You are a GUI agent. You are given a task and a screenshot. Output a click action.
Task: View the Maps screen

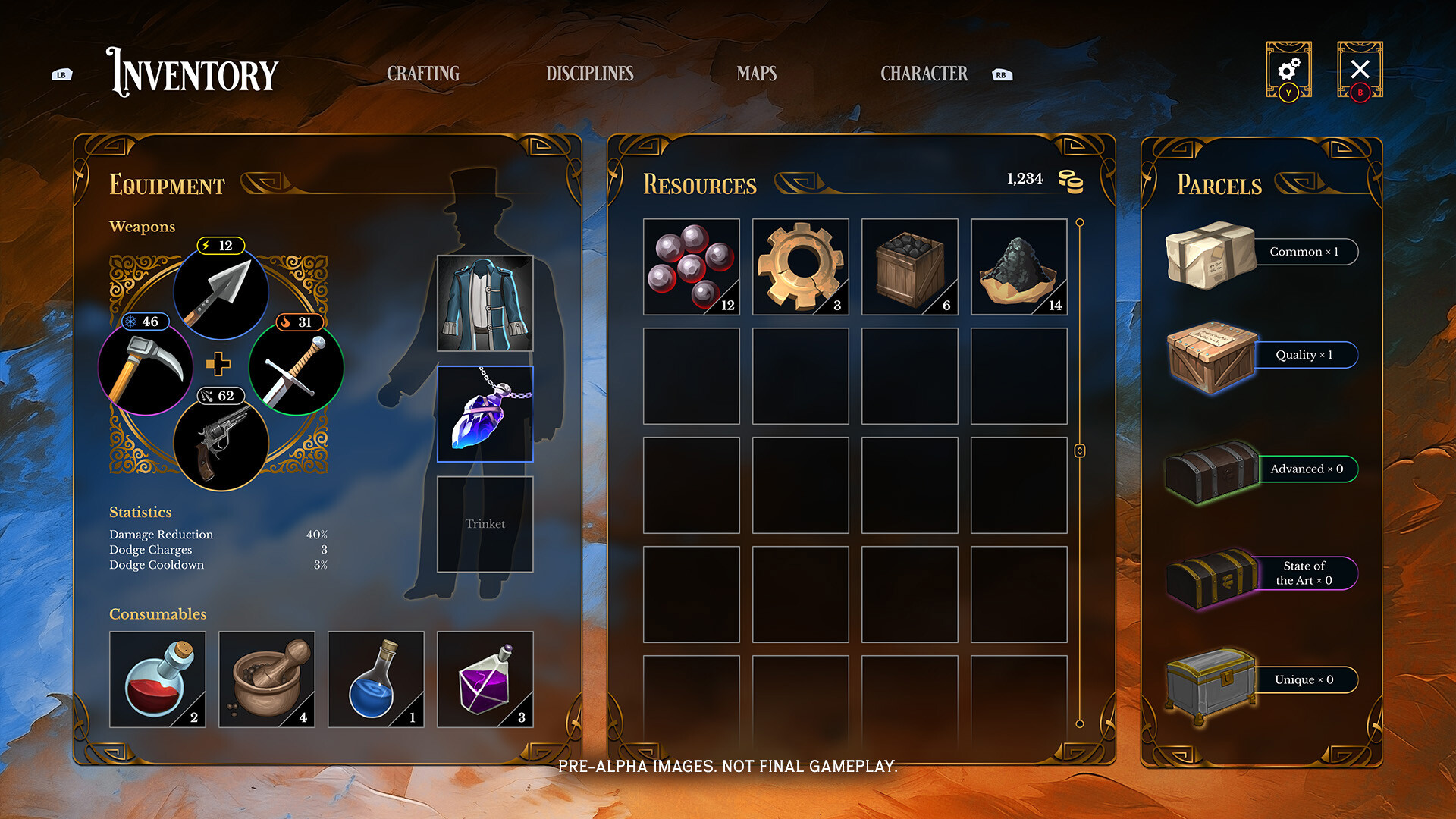[755, 74]
